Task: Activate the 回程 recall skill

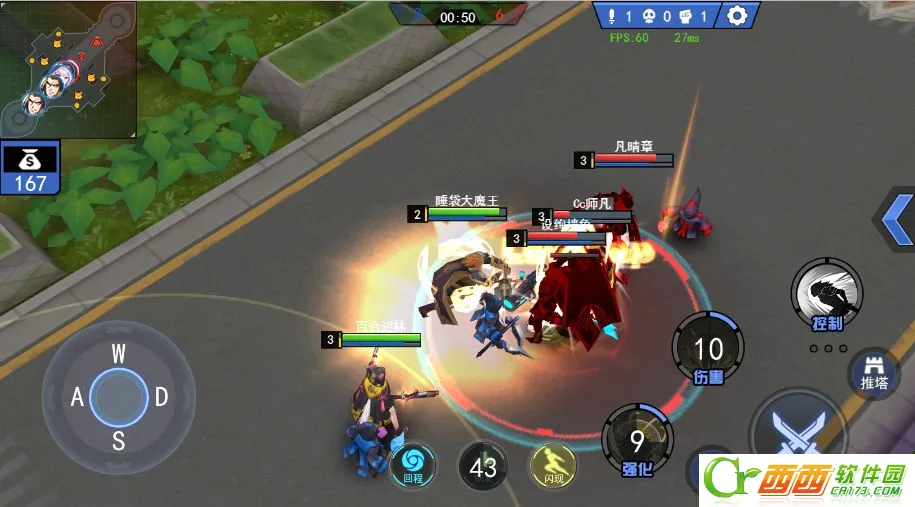Action: (x=412, y=464)
